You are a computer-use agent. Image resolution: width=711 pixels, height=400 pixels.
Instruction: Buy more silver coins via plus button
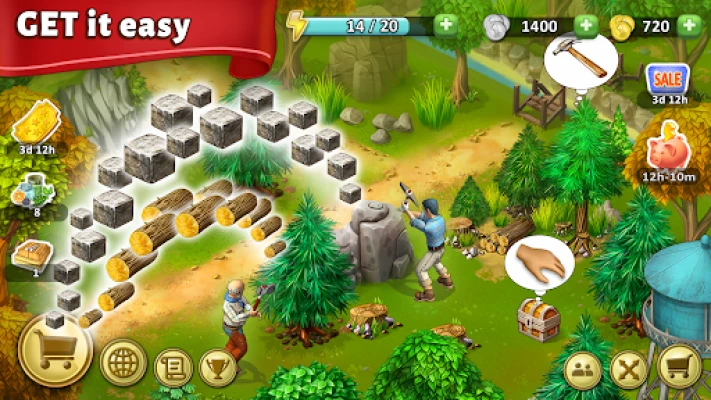click(587, 25)
